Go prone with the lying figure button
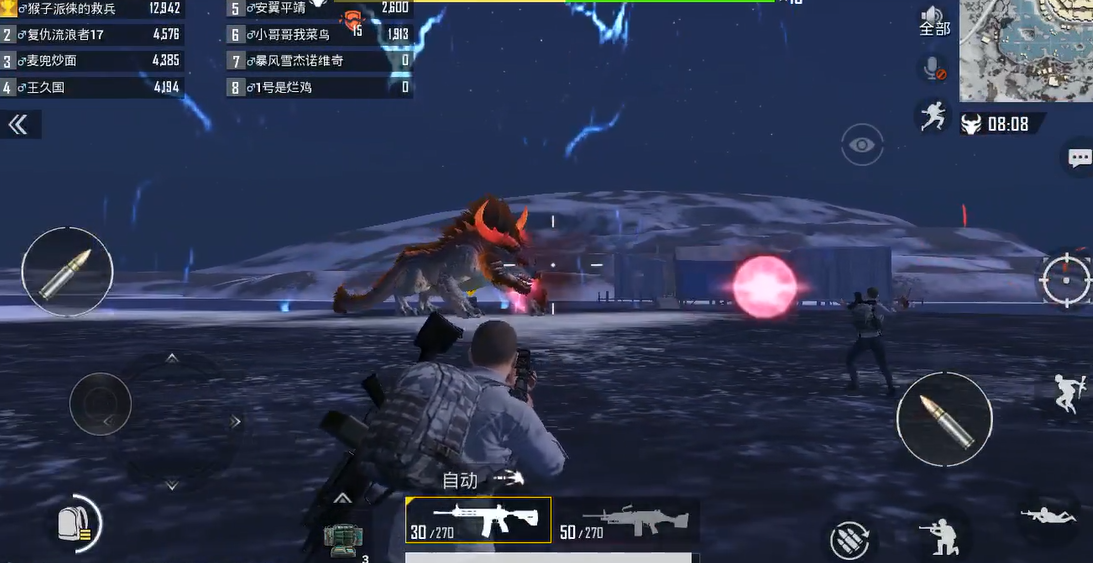Viewport: 1093px width, 563px height. 1047,515
